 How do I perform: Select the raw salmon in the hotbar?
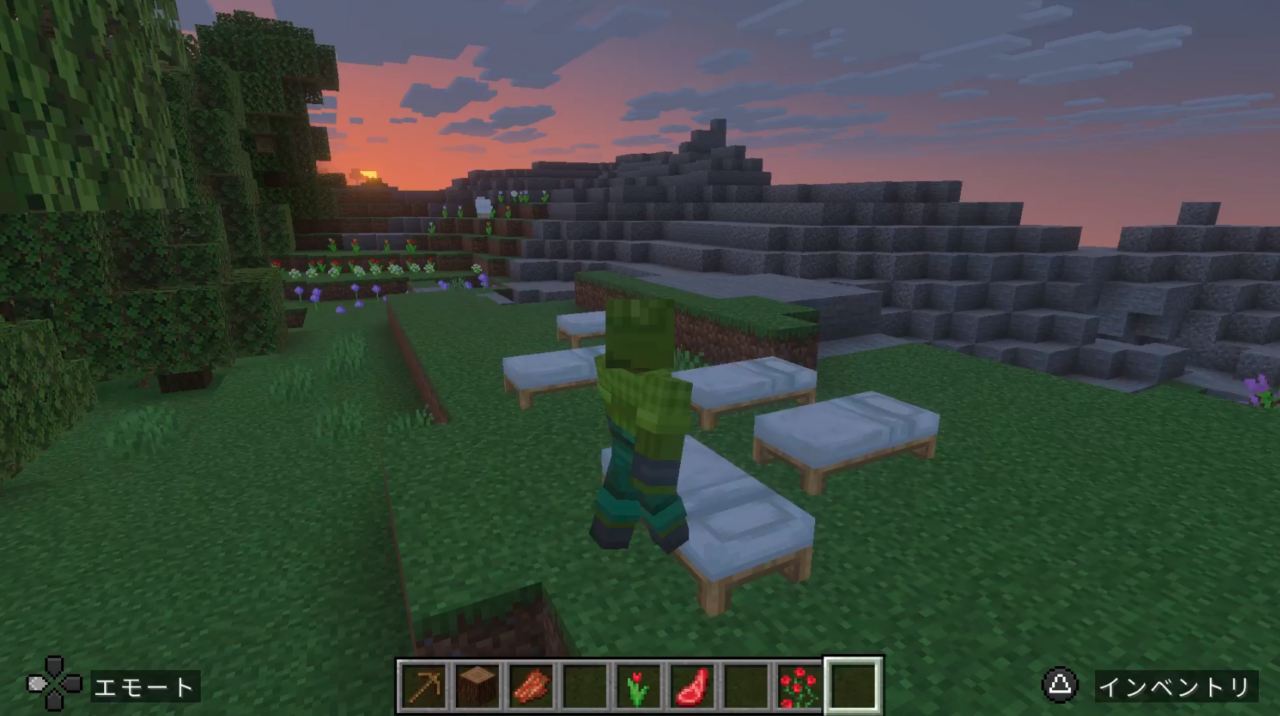531,687
